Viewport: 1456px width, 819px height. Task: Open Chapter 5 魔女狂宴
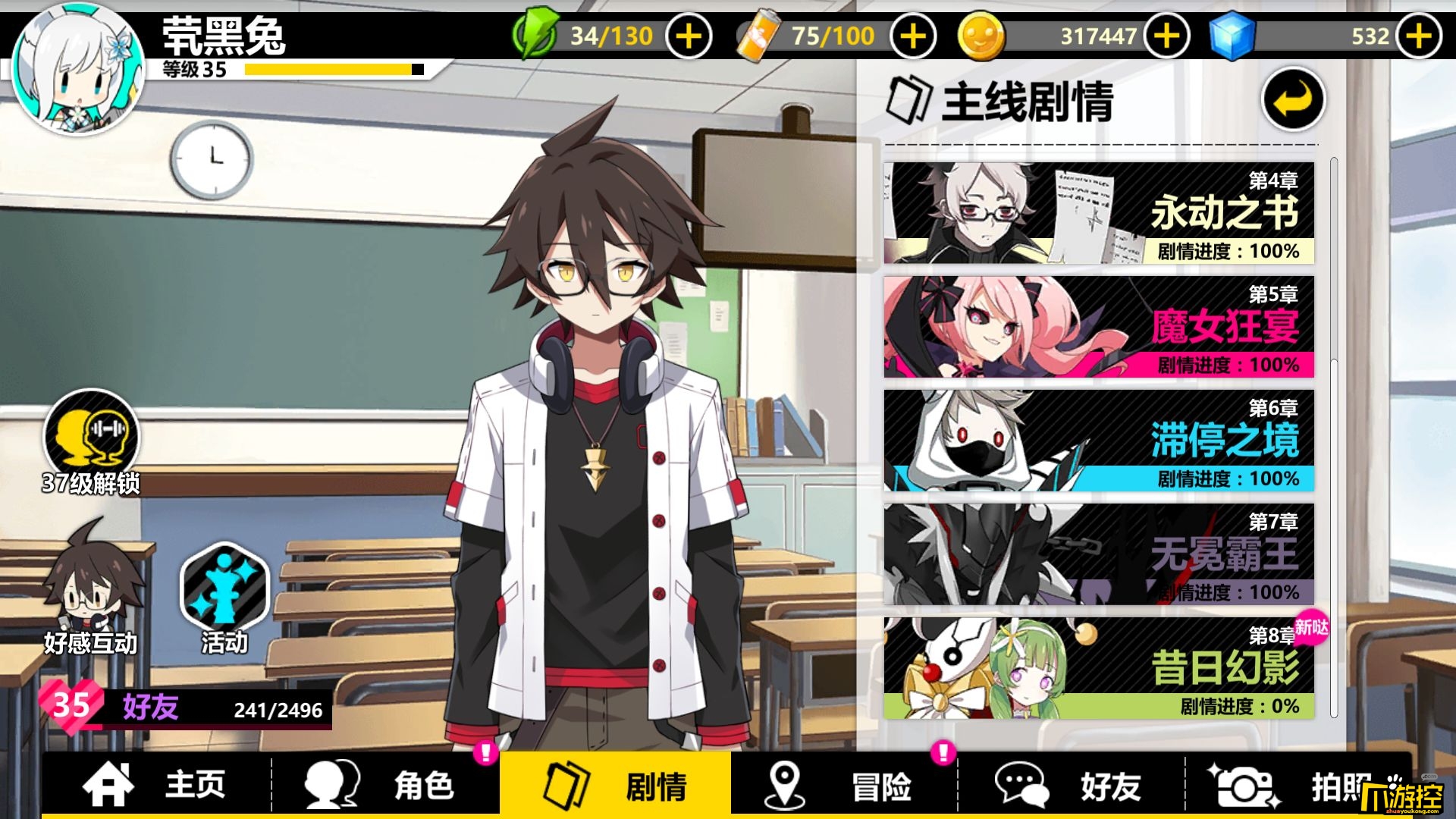[x=1099, y=327]
